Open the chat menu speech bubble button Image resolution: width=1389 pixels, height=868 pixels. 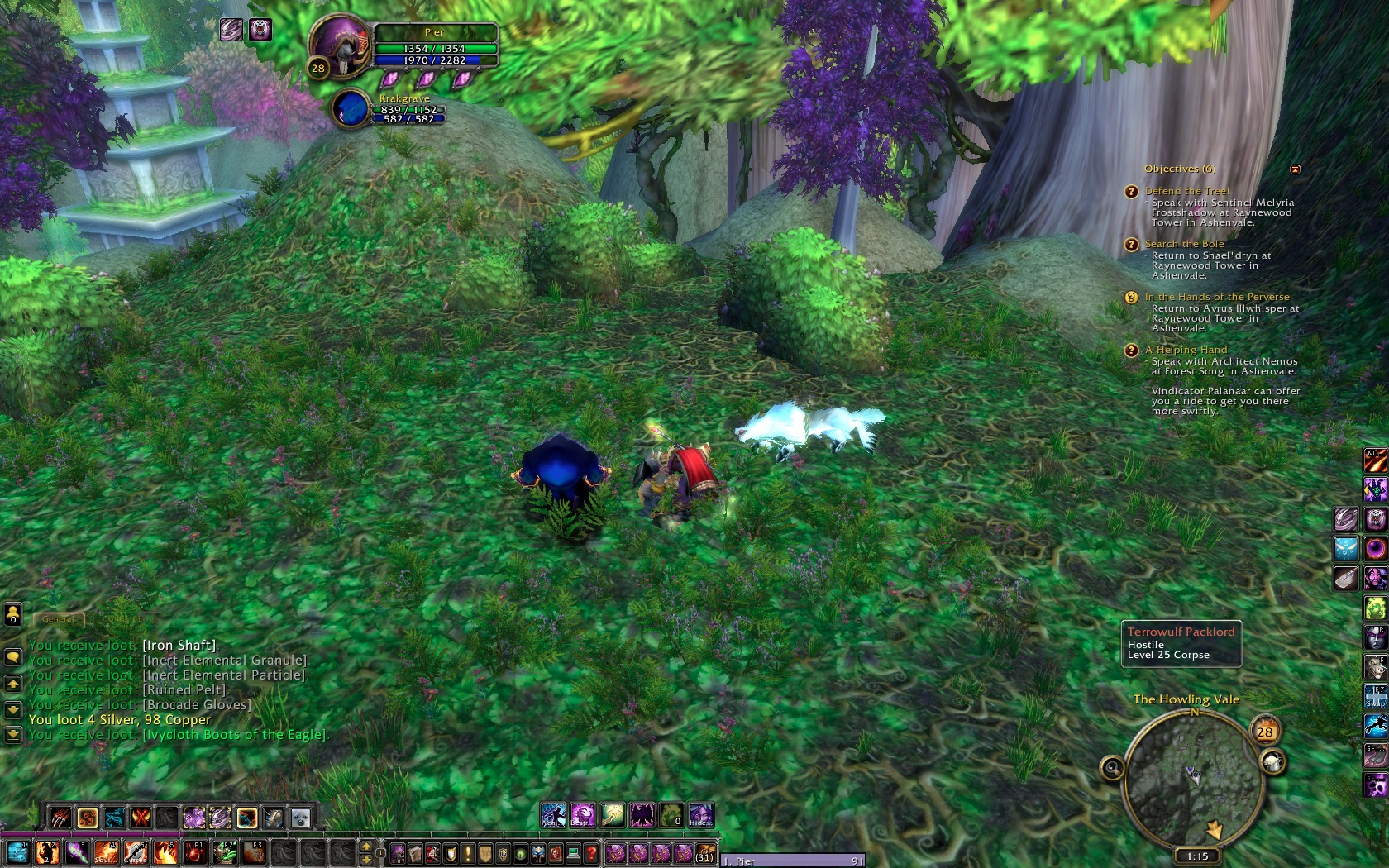click(12, 657)
